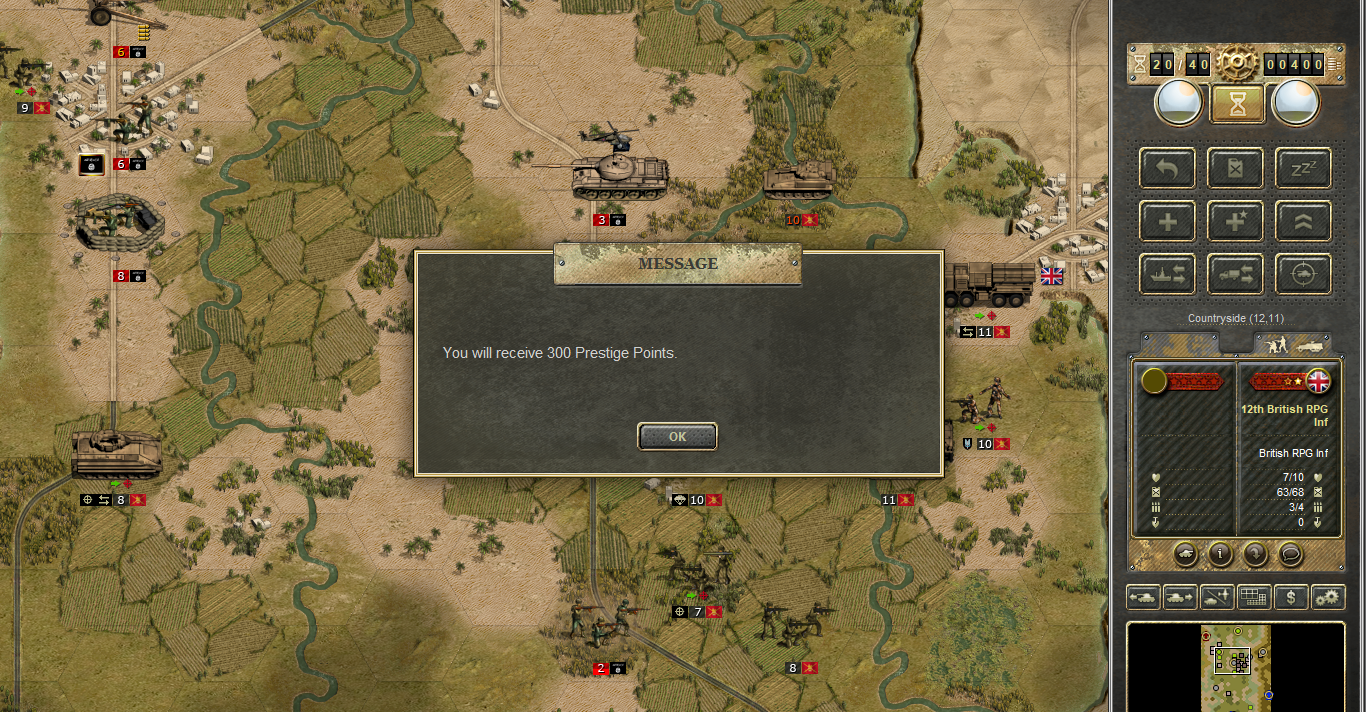Upgrade the unit with the double chevron button
The width and height of the screenshot is (1366, 712).
pyautogui.click(x=1303, y=221)
